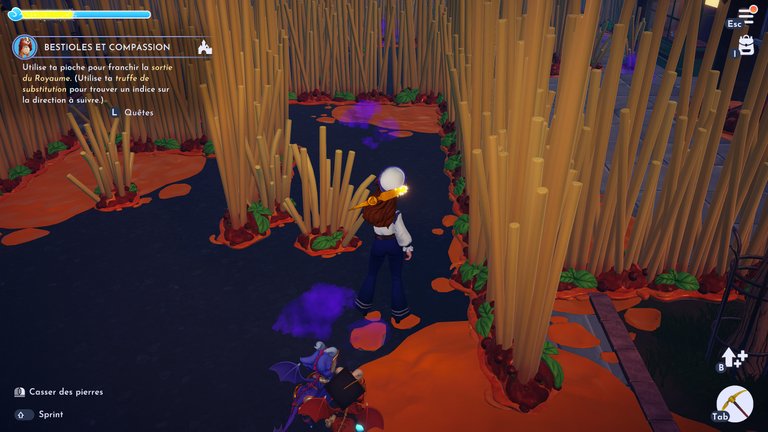The width and height of the screenshot is (768, 432).
Task: Open the pickaxe tool wheel
Action: (735, 404)
